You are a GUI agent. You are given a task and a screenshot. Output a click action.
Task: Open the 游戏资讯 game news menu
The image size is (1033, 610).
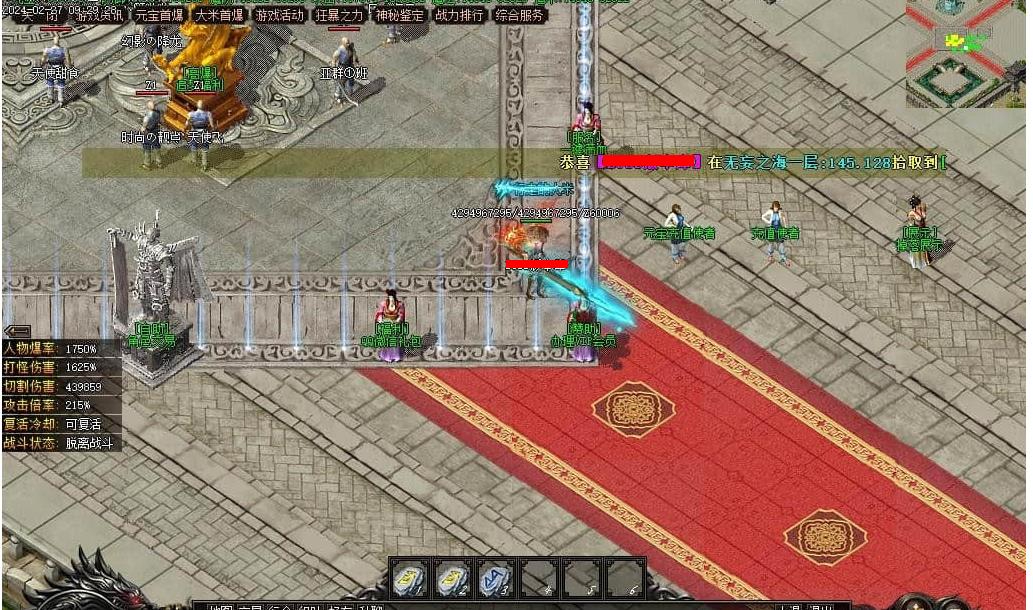coord(98,15)
